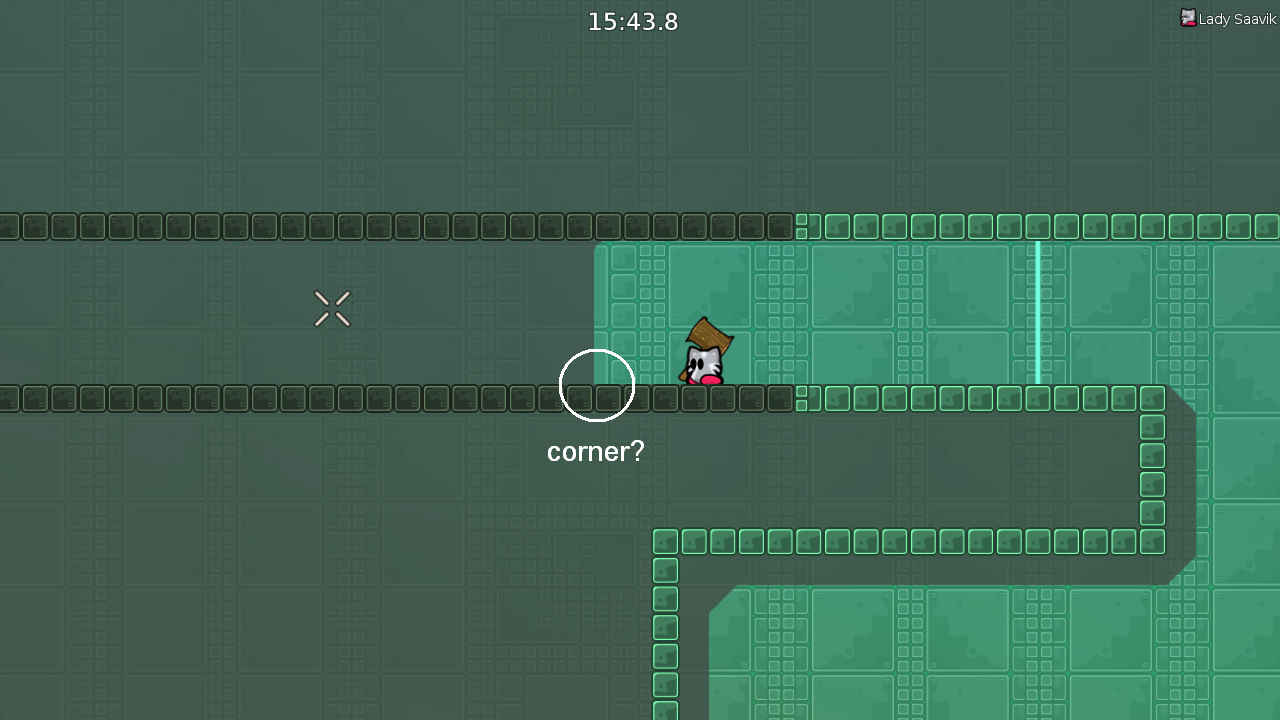
Task: Click the circled corner annotation
Action: (x=597, y=385)
